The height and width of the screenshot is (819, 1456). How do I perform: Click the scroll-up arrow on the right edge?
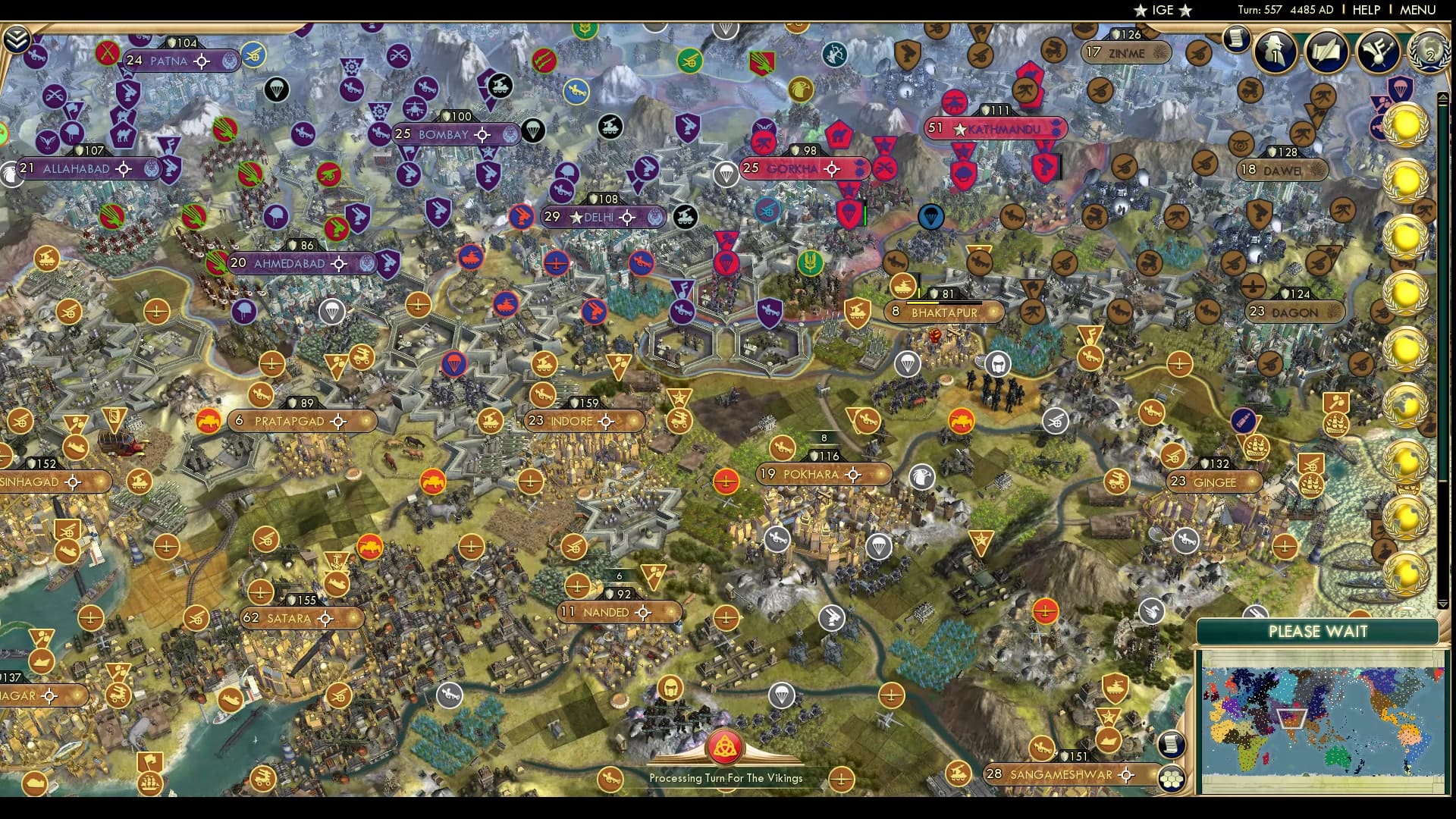(1443, 96)
